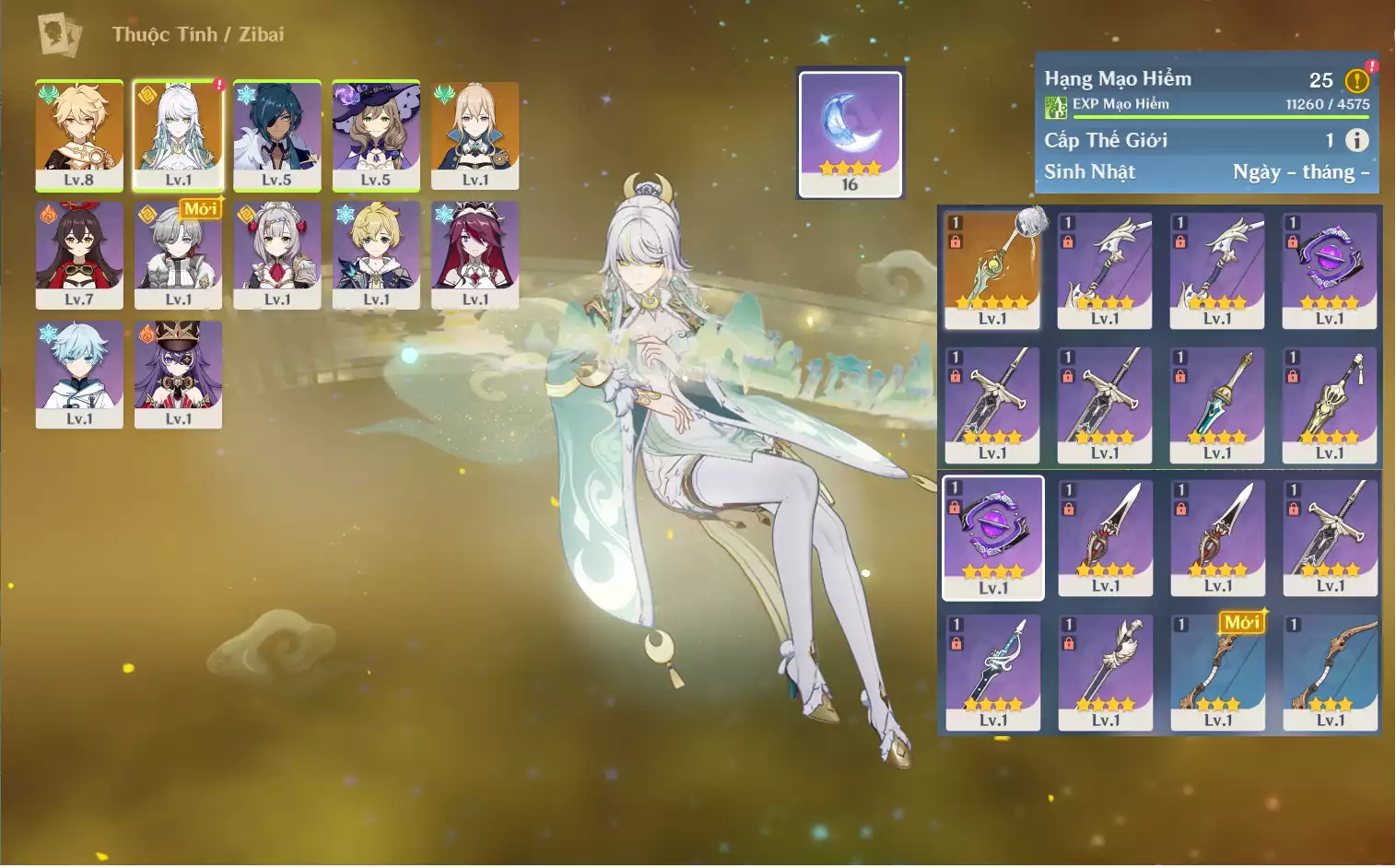Choose Lisa with the purple witch hat
Viewport: 1396px width, 868px height.
(376, 135)
